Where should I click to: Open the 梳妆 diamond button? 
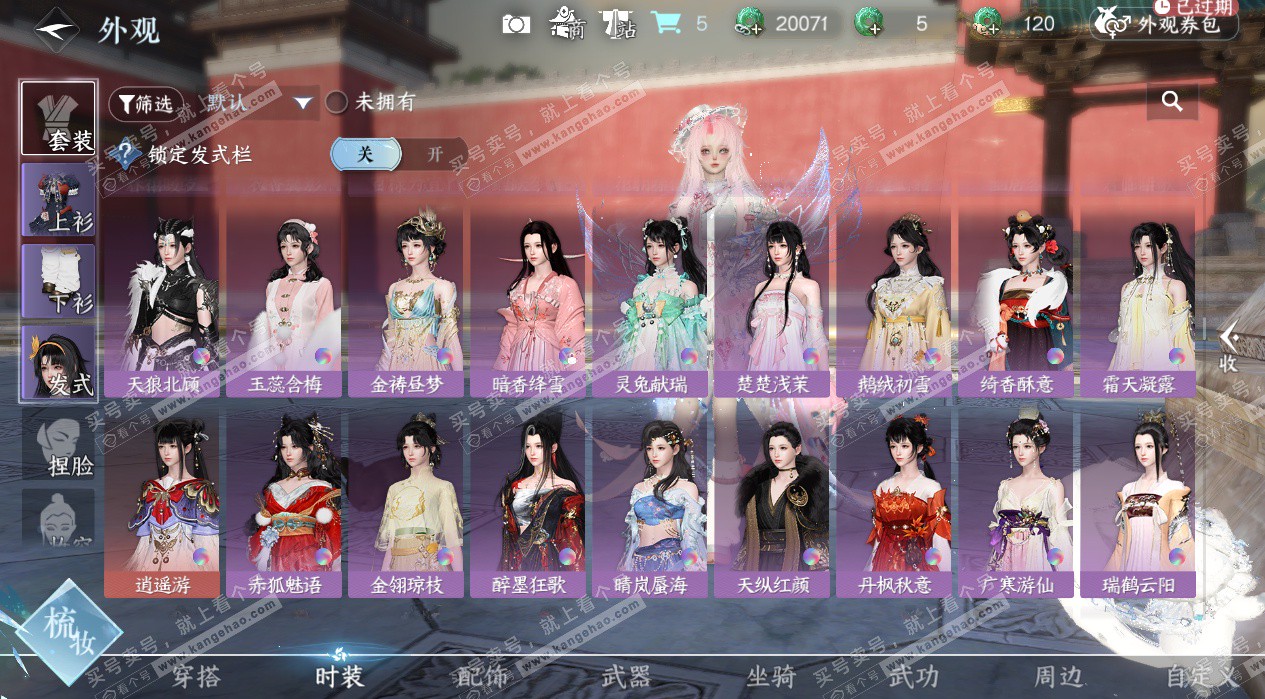[x=68, y=630]
